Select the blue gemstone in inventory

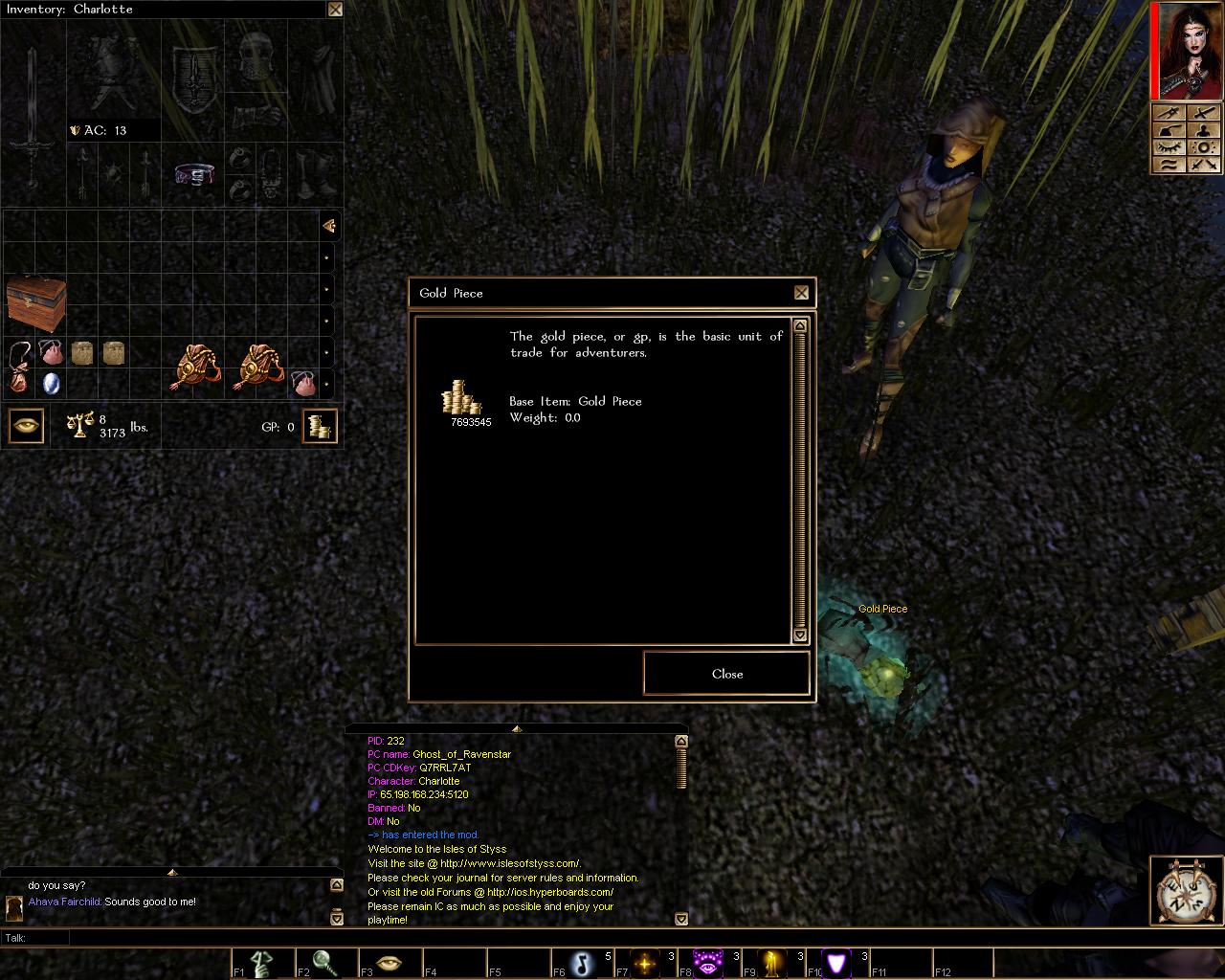52,383
